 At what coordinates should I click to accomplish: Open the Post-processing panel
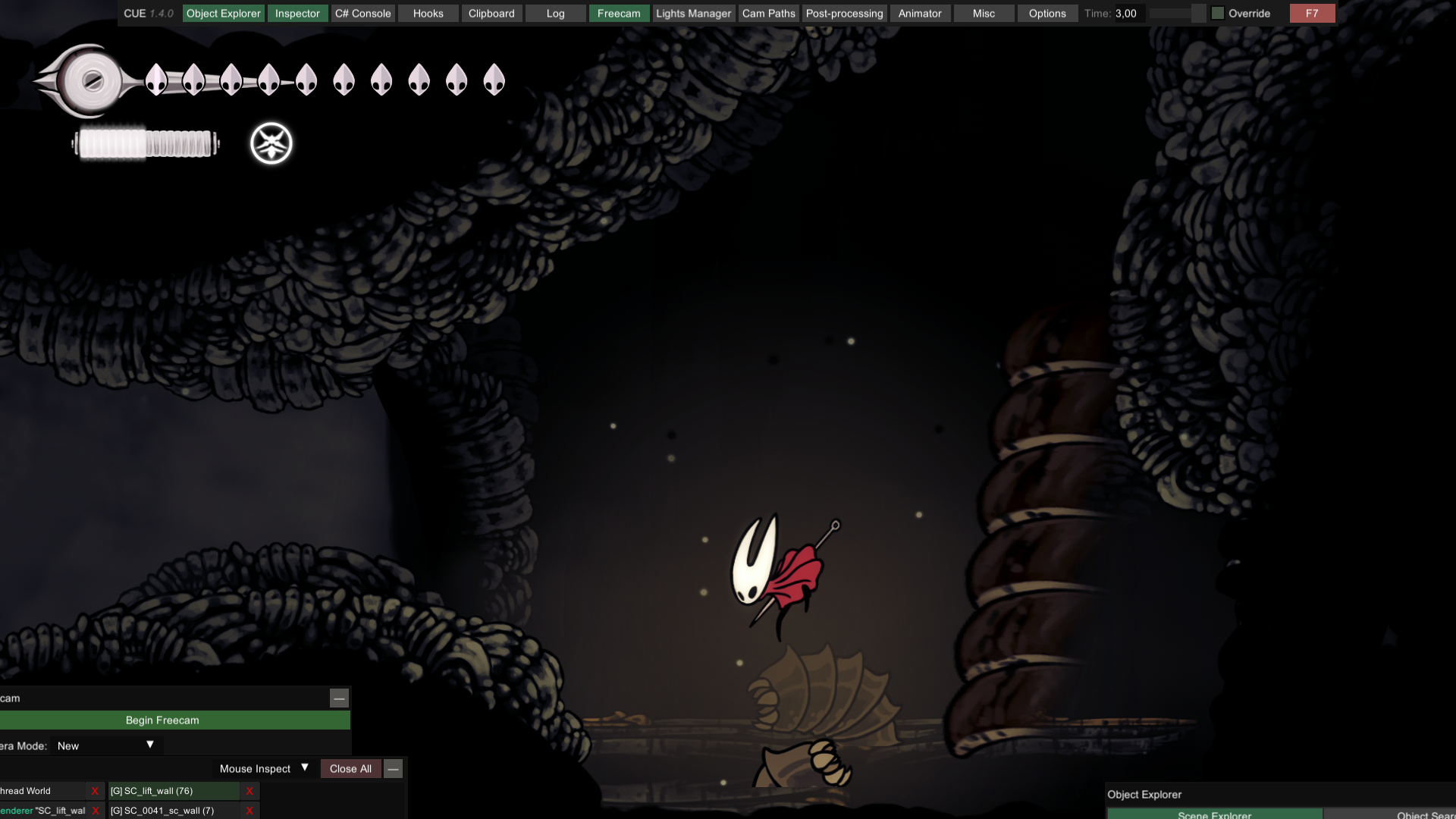[844, 14]
